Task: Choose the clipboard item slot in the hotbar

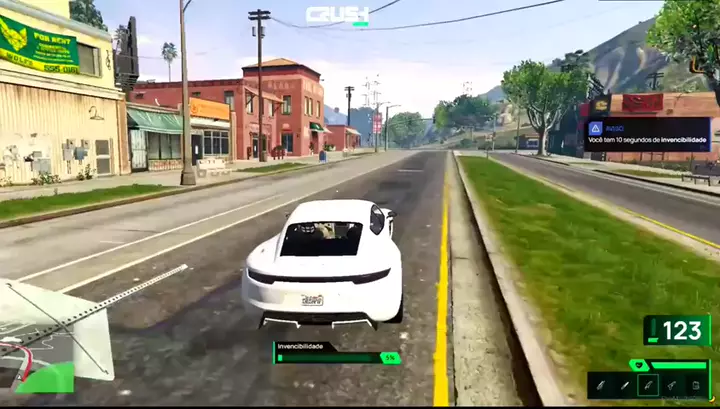Action: click(696, 385)
